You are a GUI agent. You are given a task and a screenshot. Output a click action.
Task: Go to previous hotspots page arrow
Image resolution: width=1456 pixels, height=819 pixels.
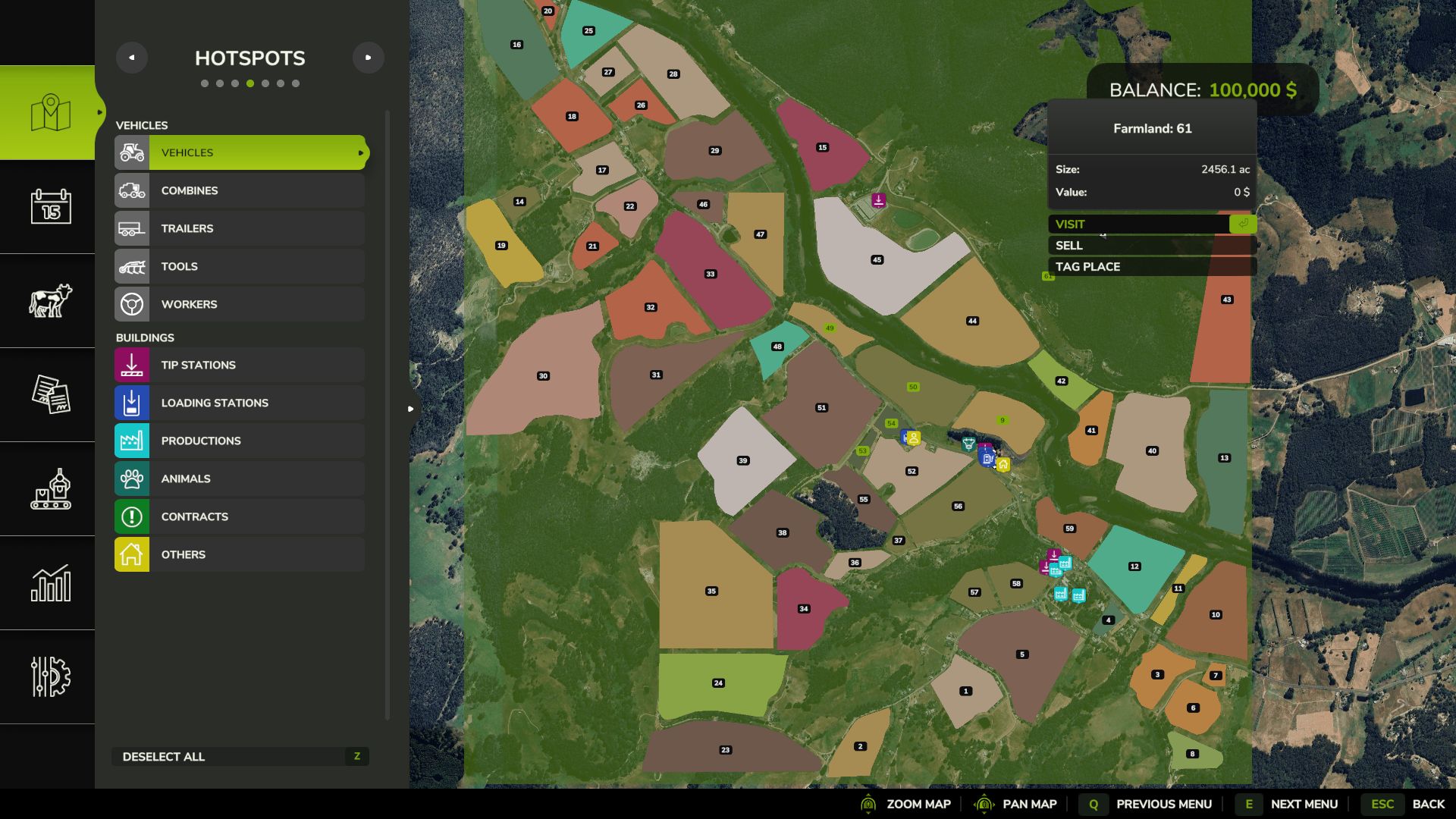132,58
